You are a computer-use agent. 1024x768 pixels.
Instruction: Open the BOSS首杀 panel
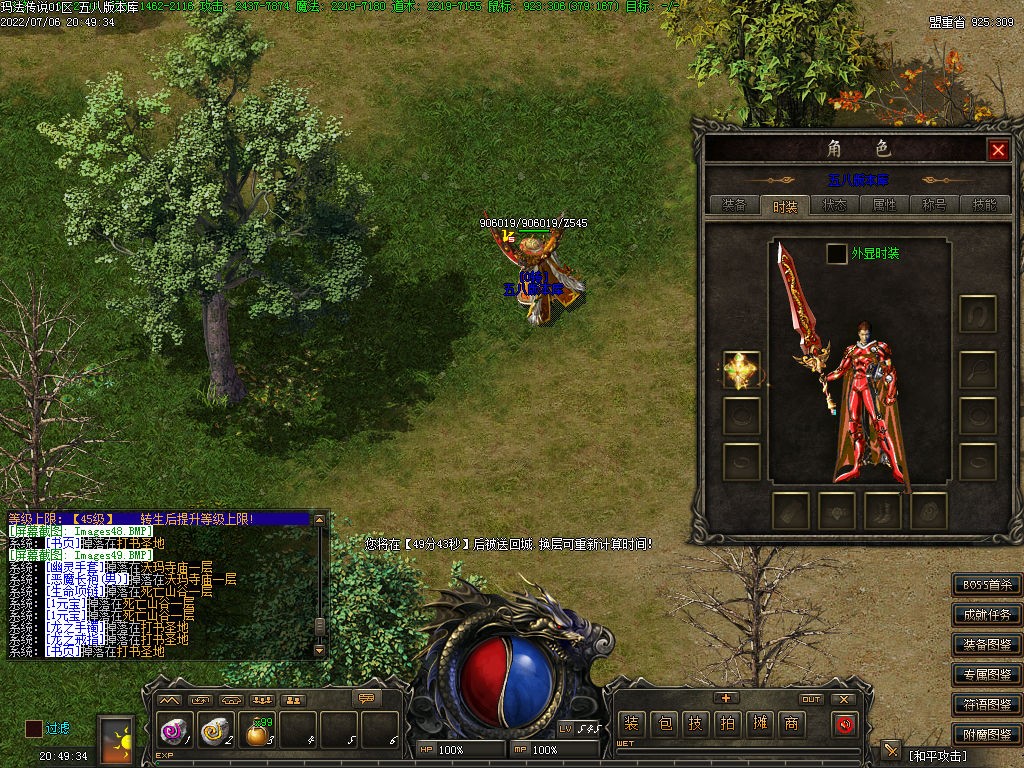(987, 585)
